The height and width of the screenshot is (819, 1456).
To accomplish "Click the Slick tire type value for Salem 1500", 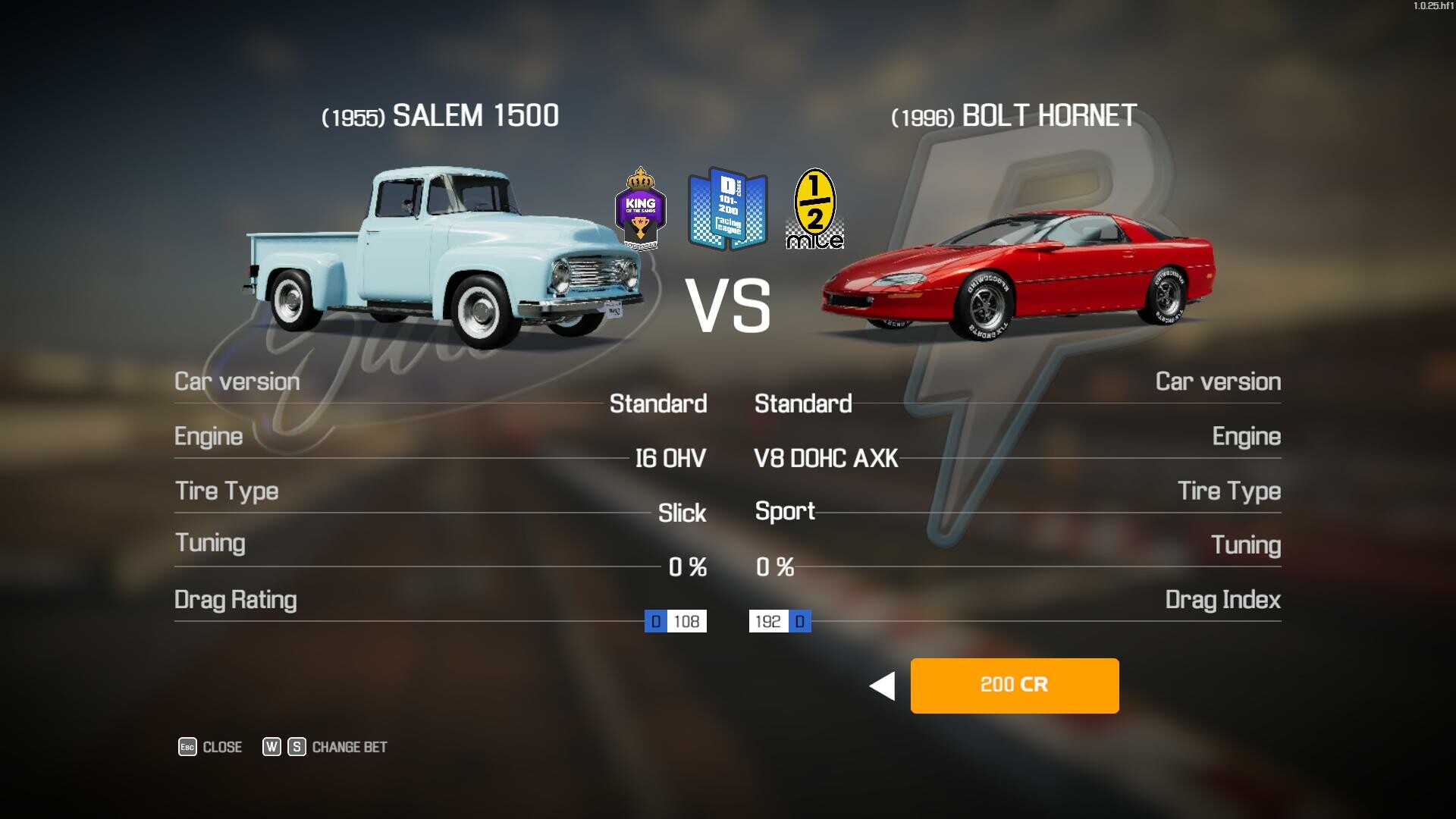I will click(x=682, y=513).
